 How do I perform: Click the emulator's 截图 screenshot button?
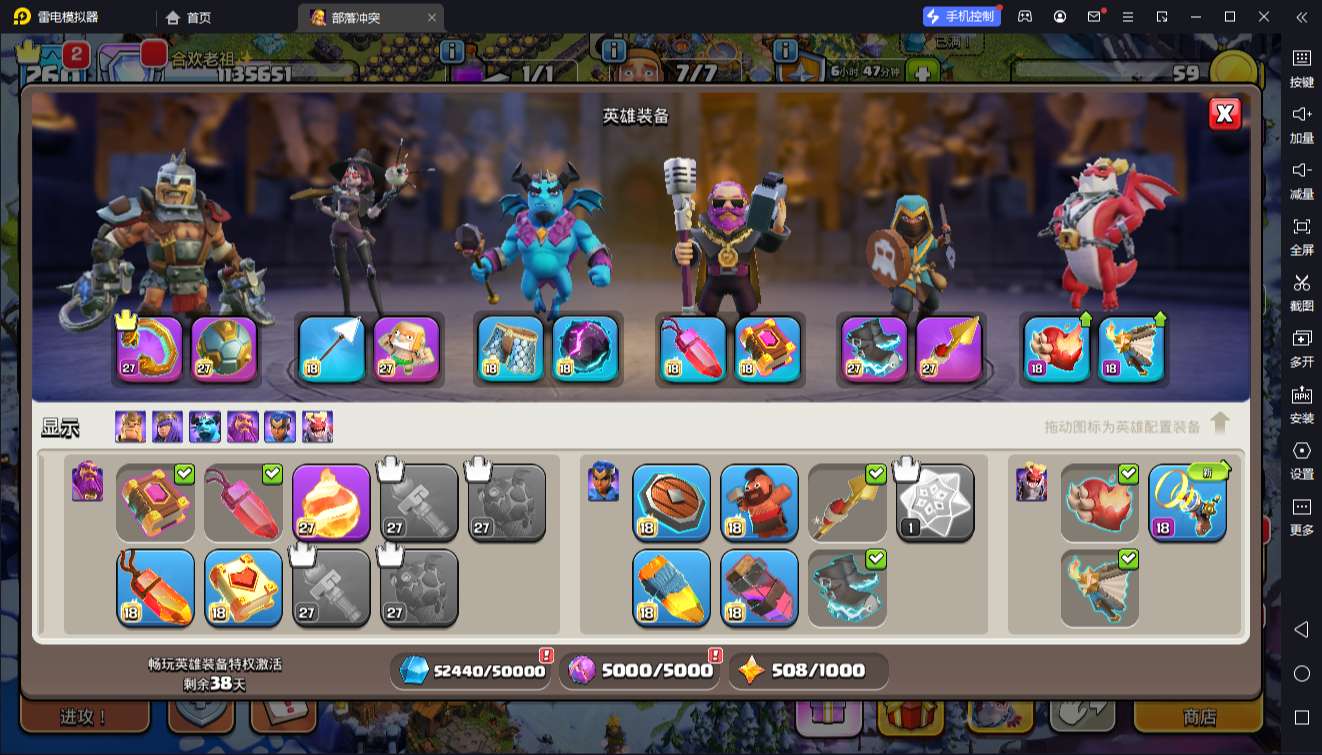click(x=1301, y=291)
